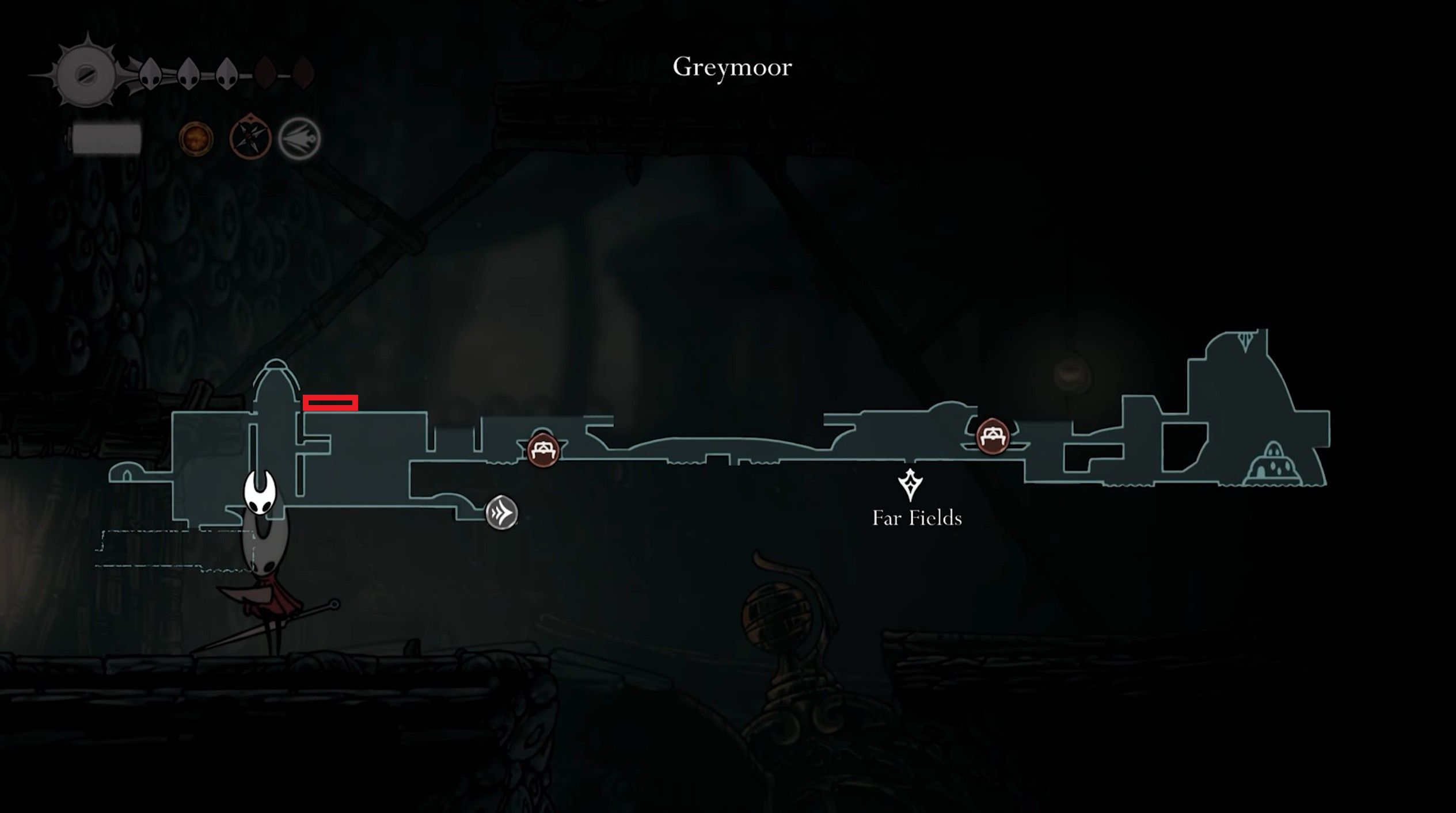Select the Far Fields area marker
This screenshot has height=813, width=1456.
910,484
